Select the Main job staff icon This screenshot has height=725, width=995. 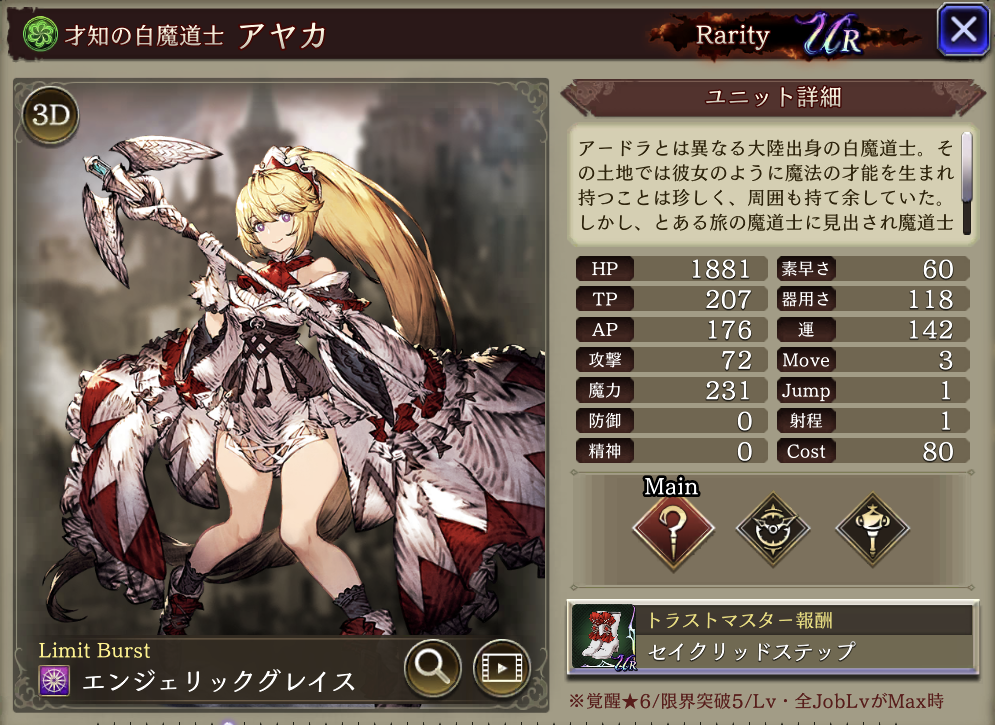[x=673, y=529]
